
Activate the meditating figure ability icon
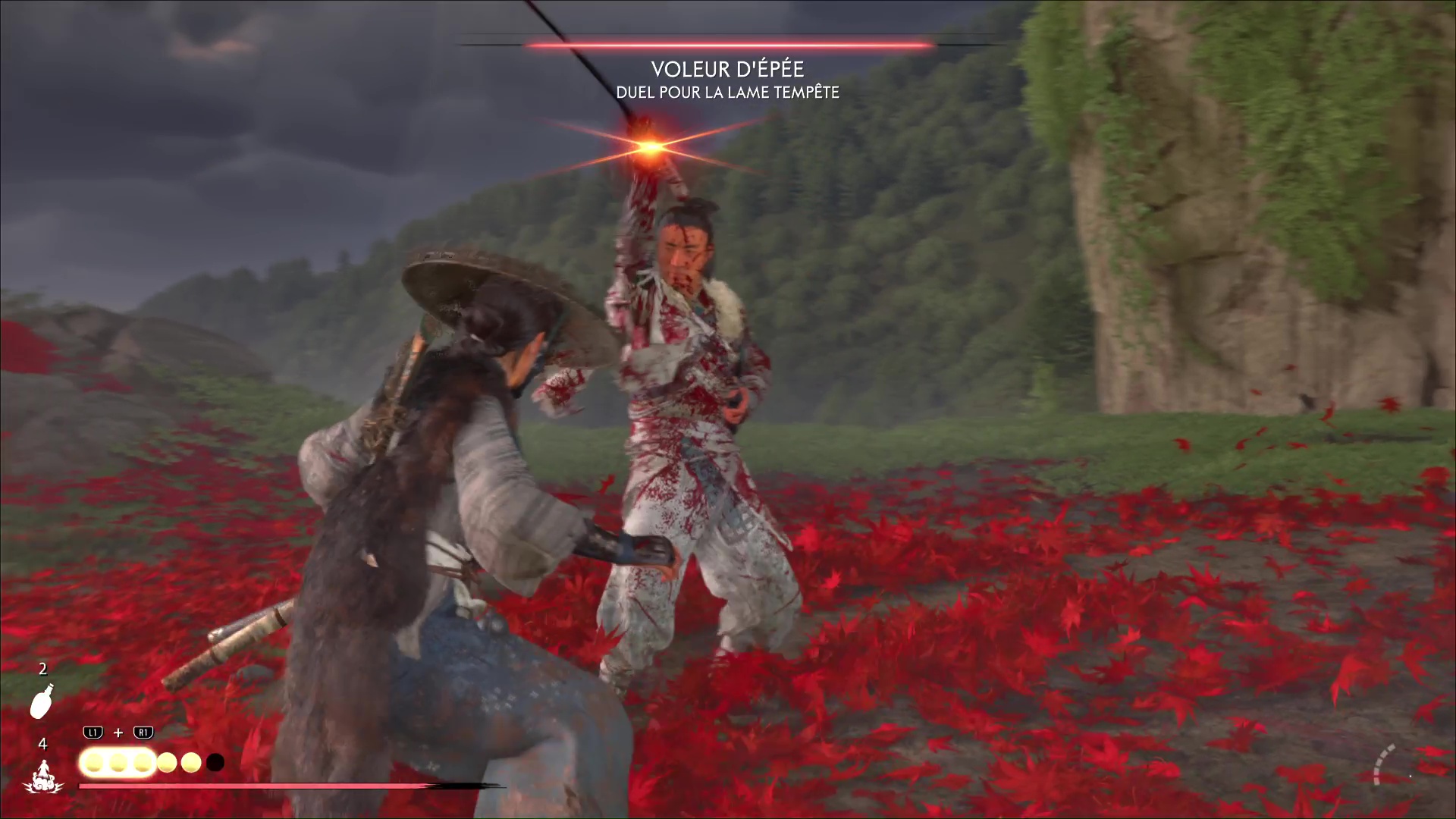[x=42, y=777]
